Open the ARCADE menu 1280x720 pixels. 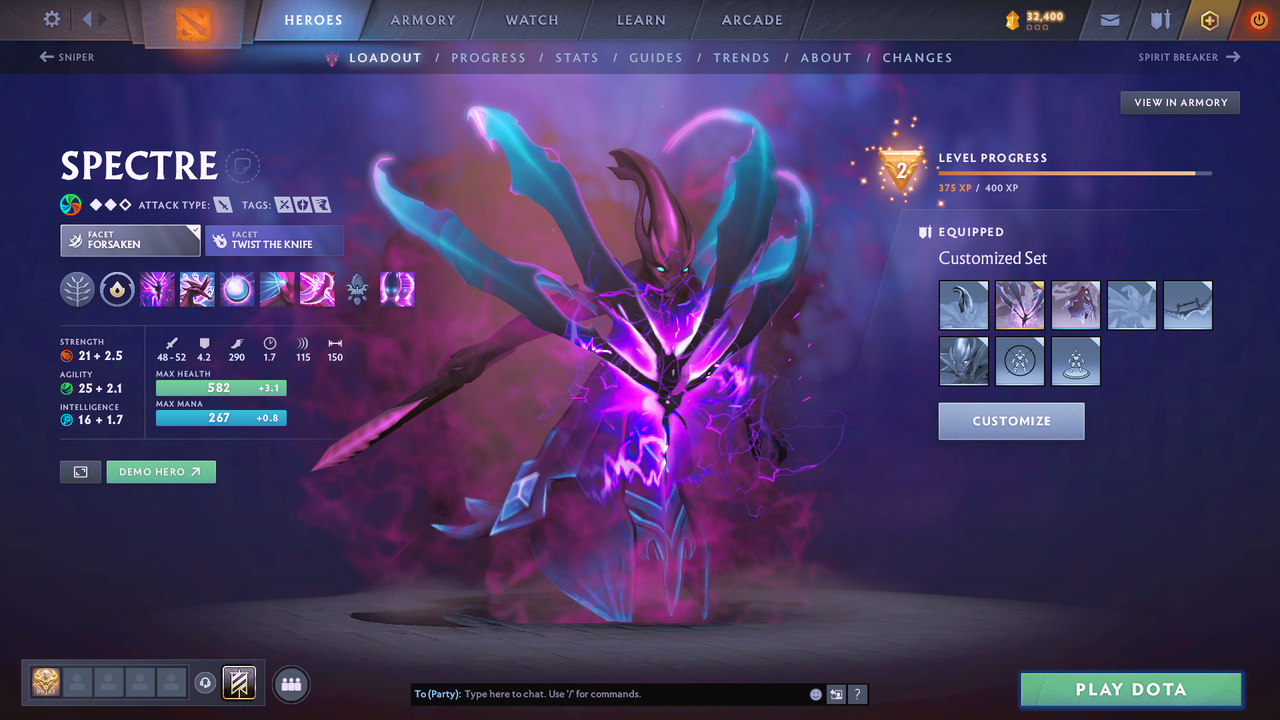(751, 20)
